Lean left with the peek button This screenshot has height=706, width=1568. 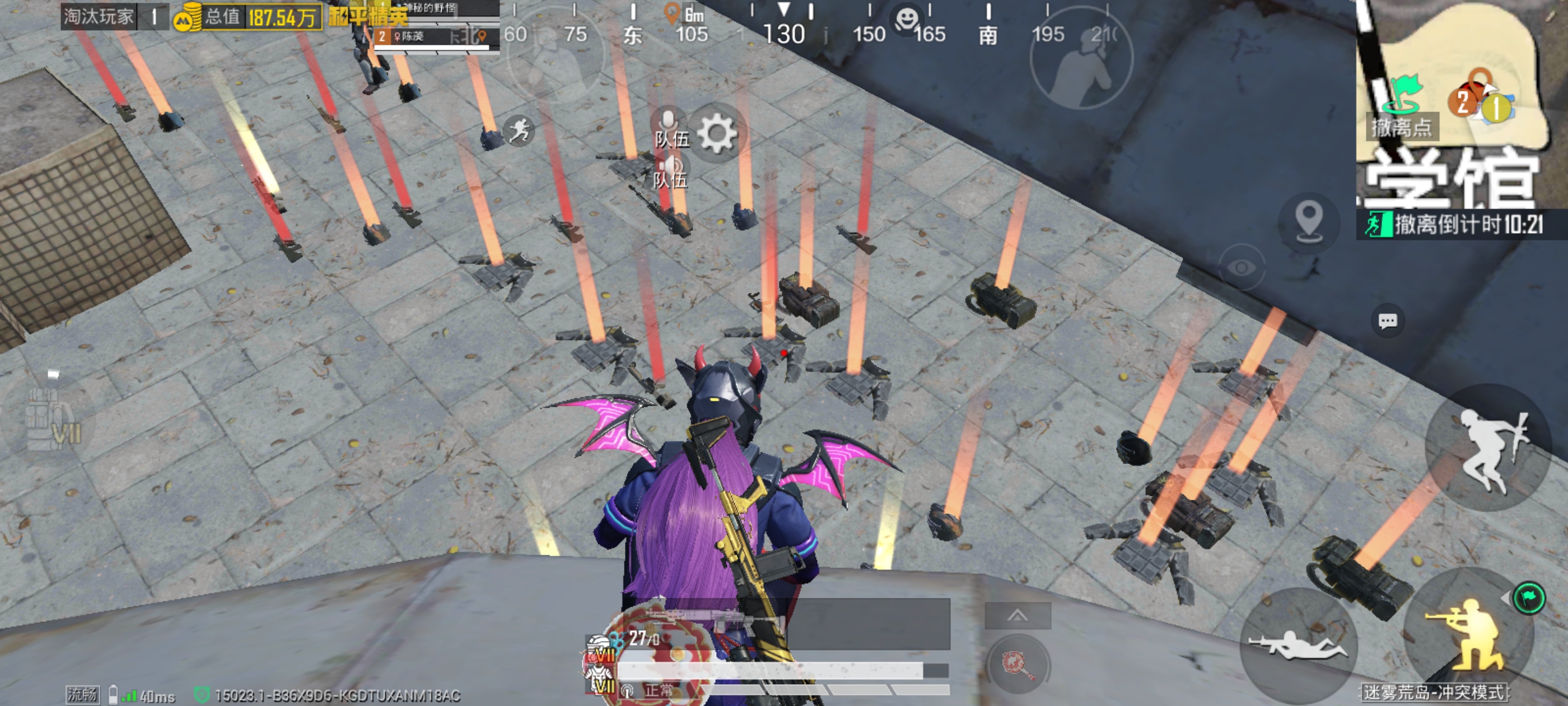(x=555, y=56)
